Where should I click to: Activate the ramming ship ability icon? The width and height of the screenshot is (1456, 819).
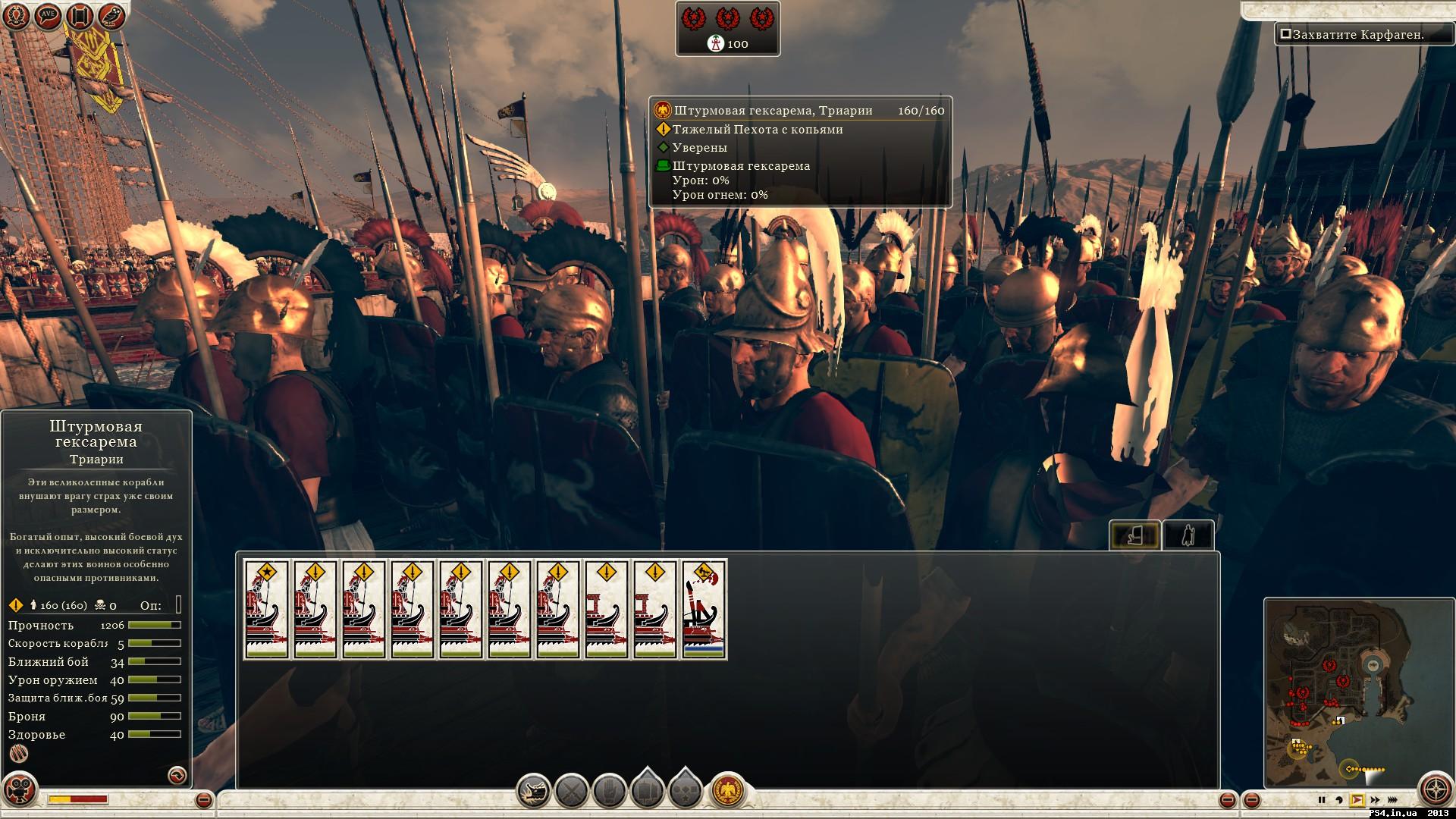click(x=535, y=792)
